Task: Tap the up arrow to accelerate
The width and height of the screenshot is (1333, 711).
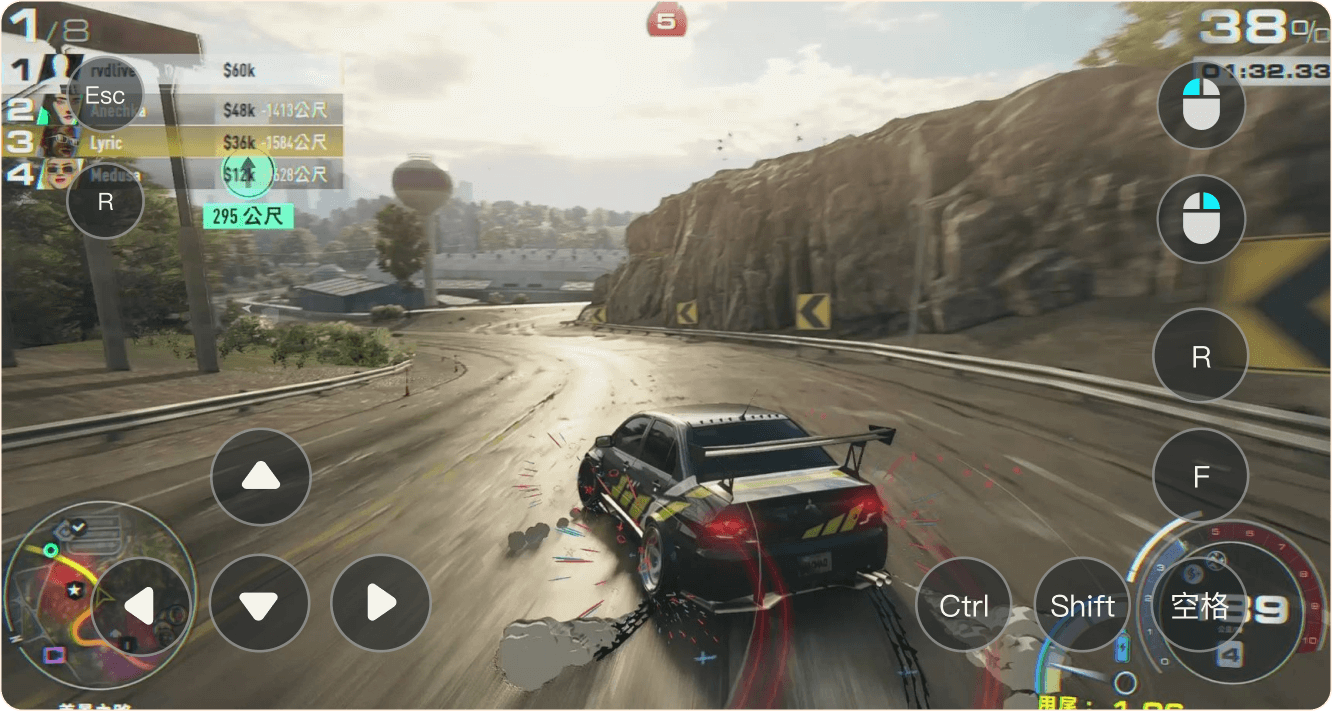Action: click(x=260, y=477)
